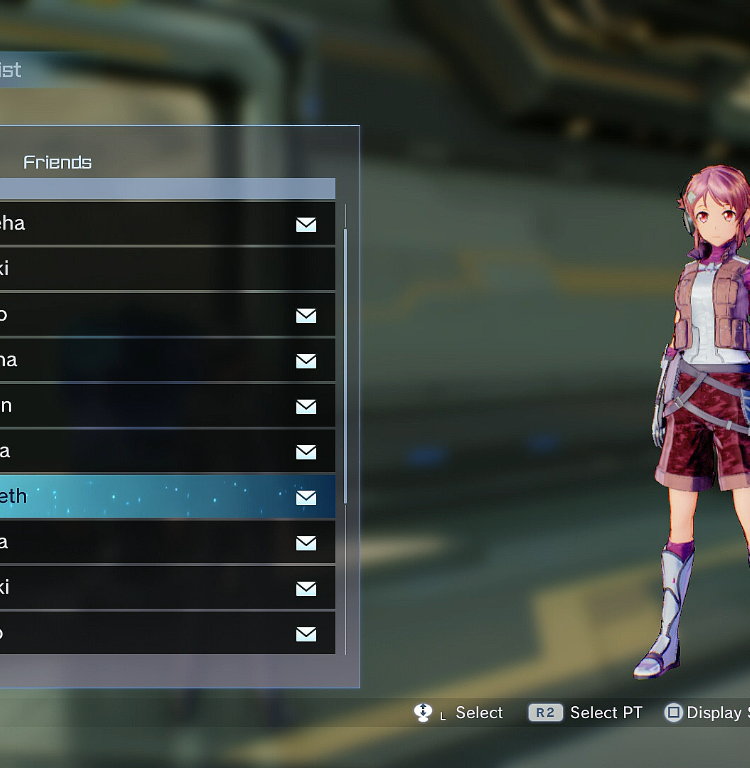The width and height of the screenshot is (750, 768).
Task: Click the mail icon on the "eha" row
Action: pos(306,224)
